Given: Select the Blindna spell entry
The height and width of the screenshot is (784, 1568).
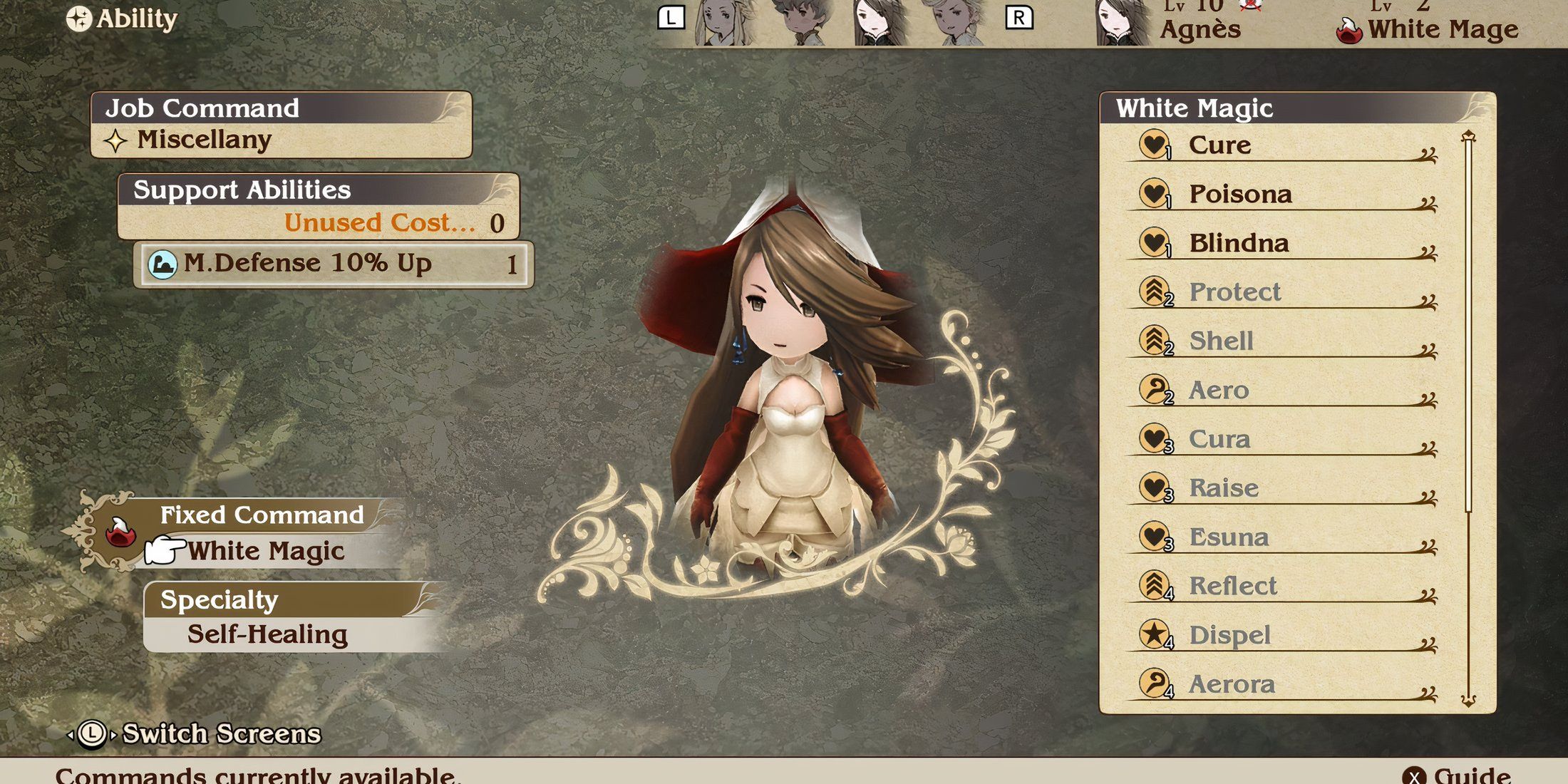Looking at the screenshot, I should coord(1283,243).
